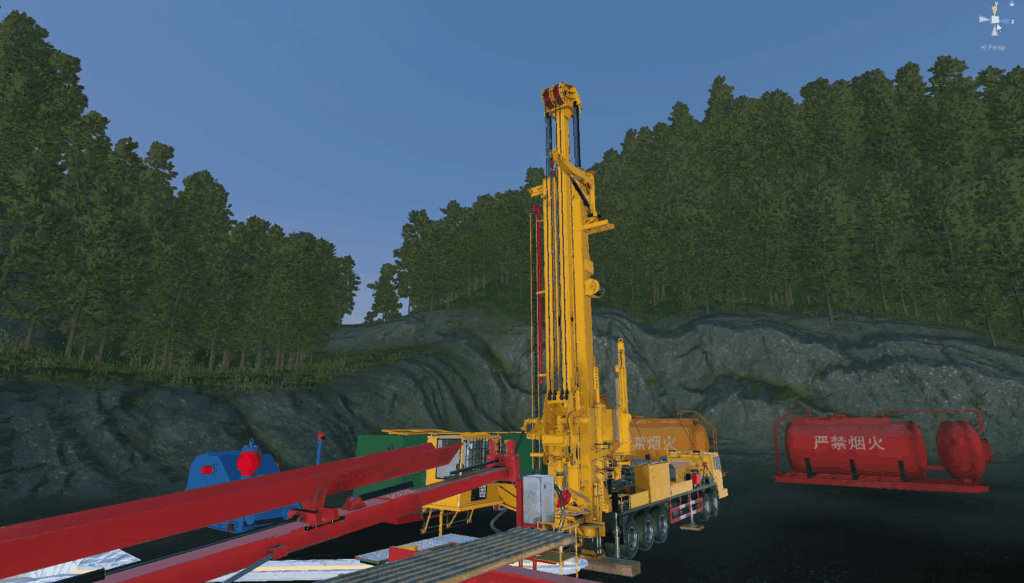Click the blue Z axis gizmo cone

click(x=1007, y=20)
